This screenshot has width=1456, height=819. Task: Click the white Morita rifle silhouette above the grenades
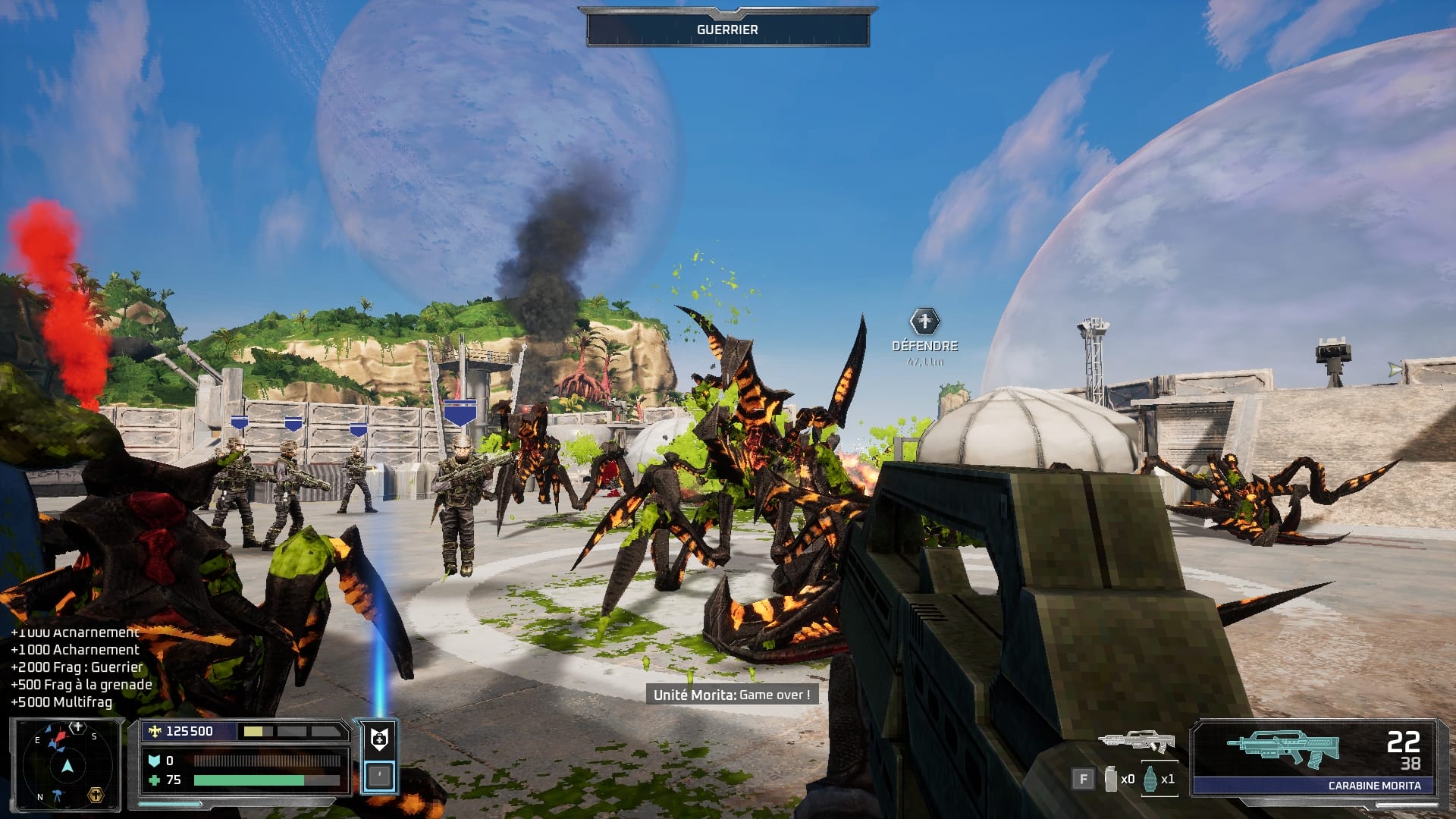point(1137,741)
